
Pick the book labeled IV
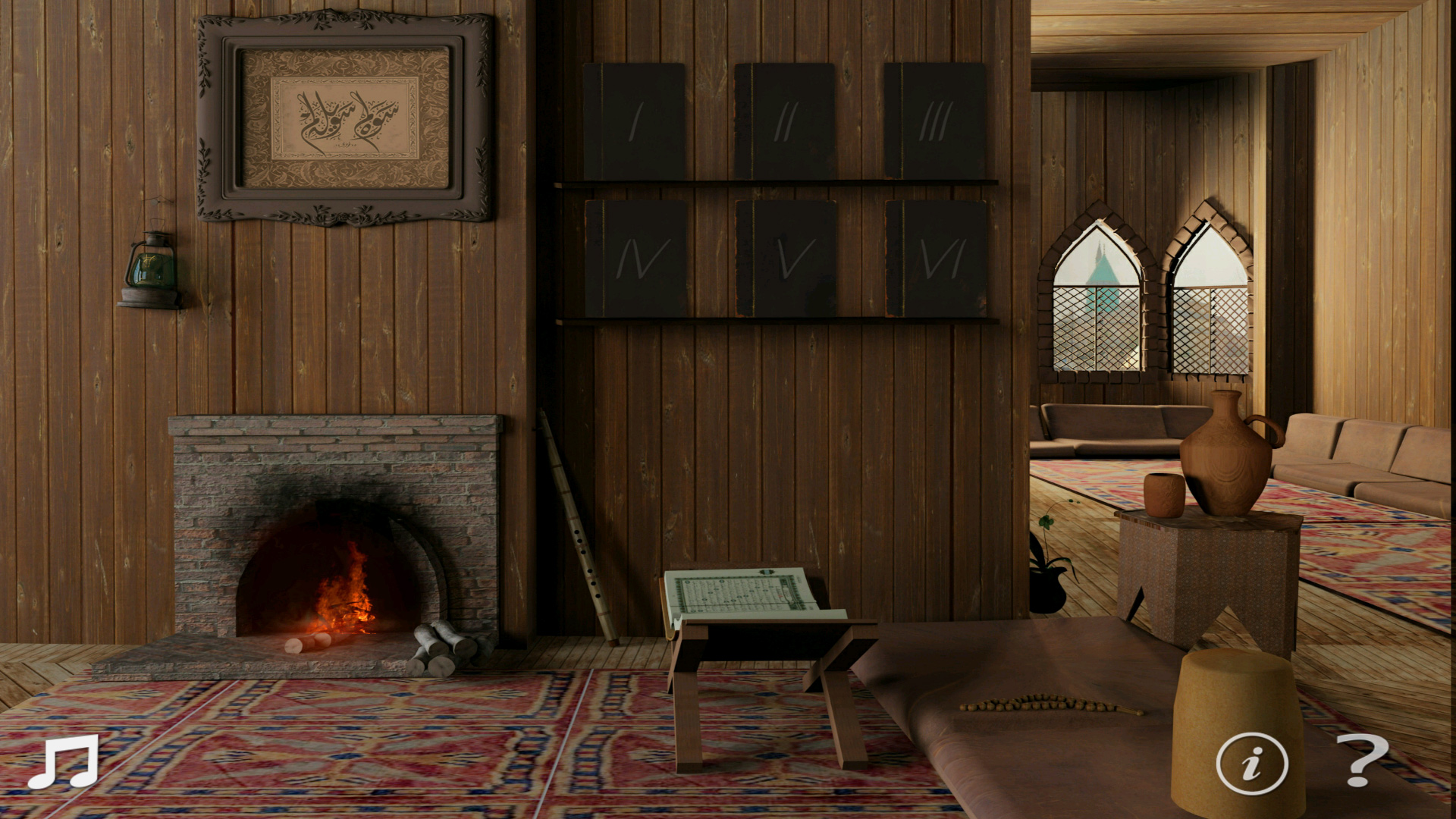coord(636,259)
